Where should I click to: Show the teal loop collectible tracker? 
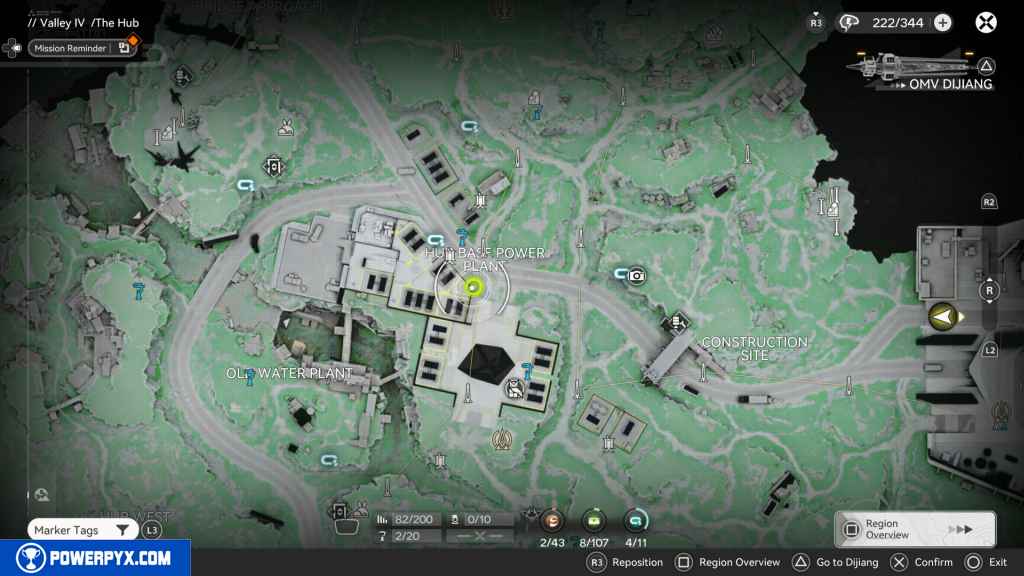[634, 520]
